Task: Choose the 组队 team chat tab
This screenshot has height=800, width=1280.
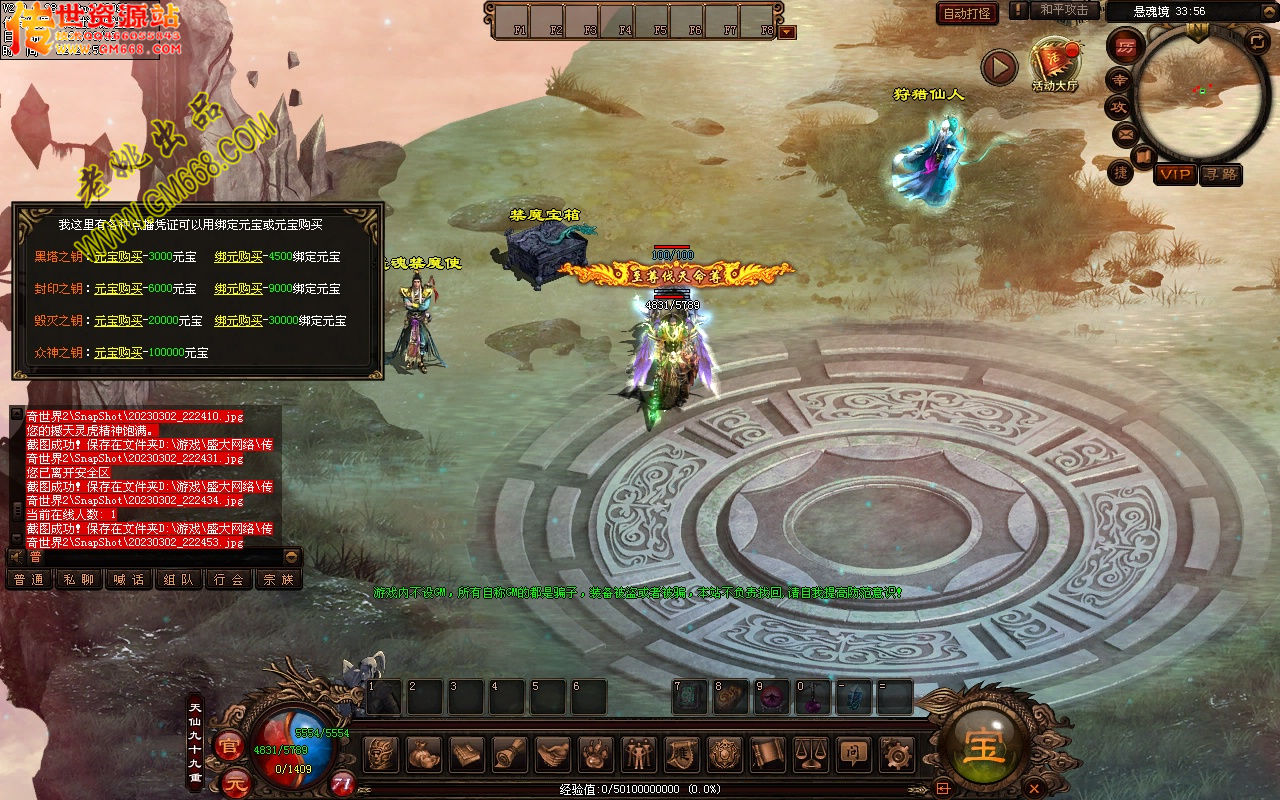Action: (x=179, y=579)
